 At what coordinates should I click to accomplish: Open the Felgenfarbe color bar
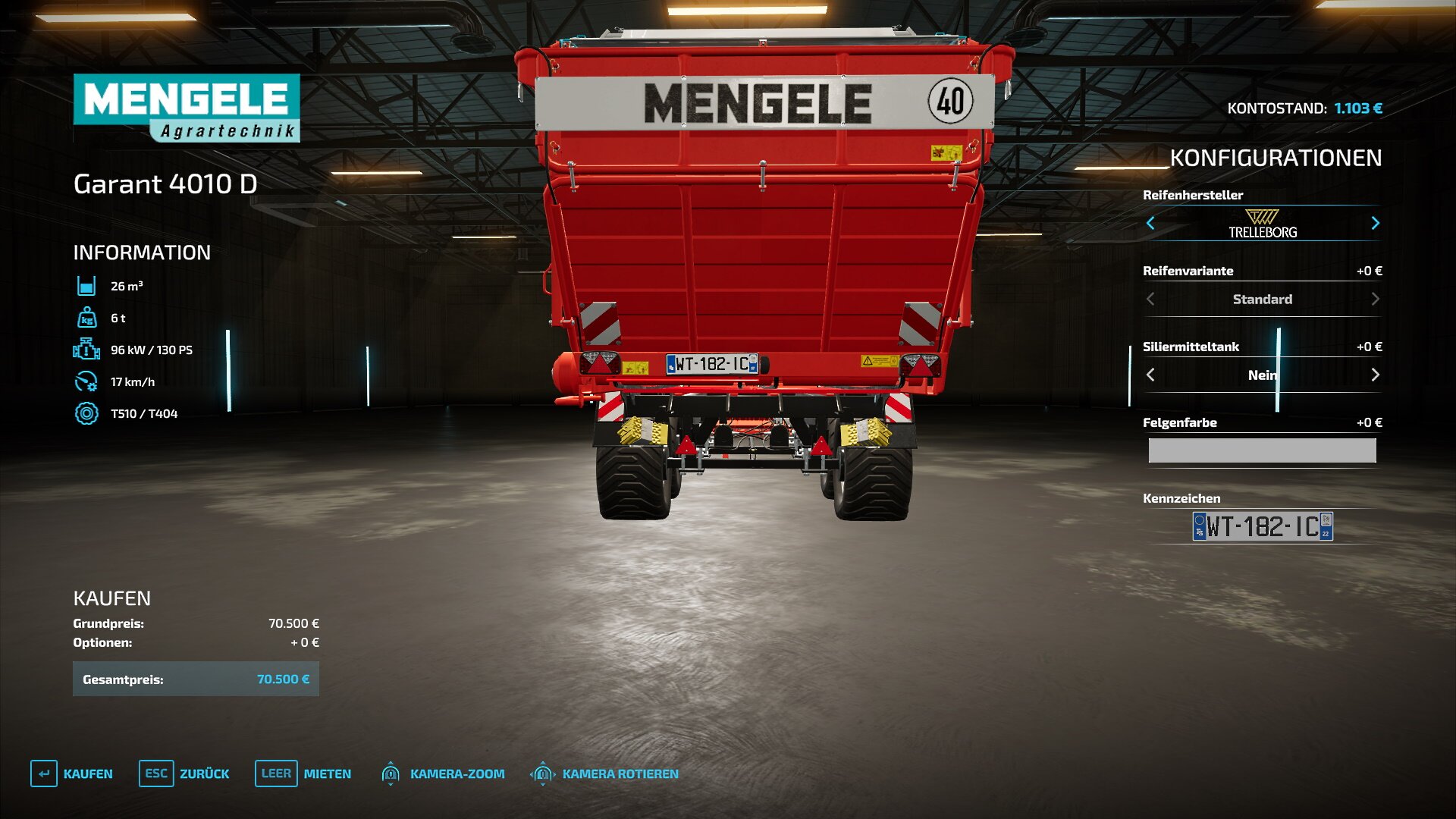[1262, 450]
